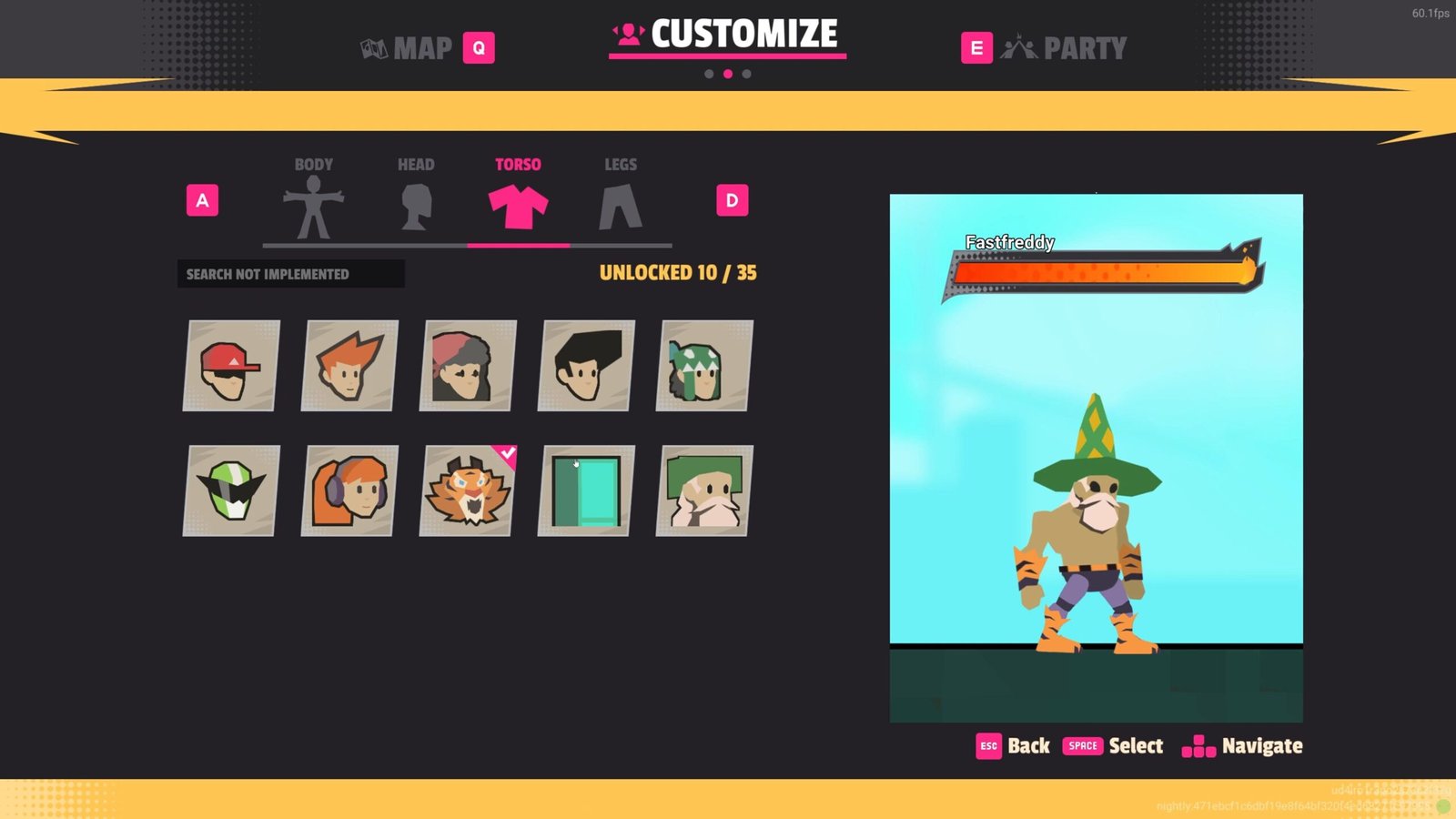The image size is (1456, 819).
Task: Open the Legs category tab
Action: pos(621,200)
